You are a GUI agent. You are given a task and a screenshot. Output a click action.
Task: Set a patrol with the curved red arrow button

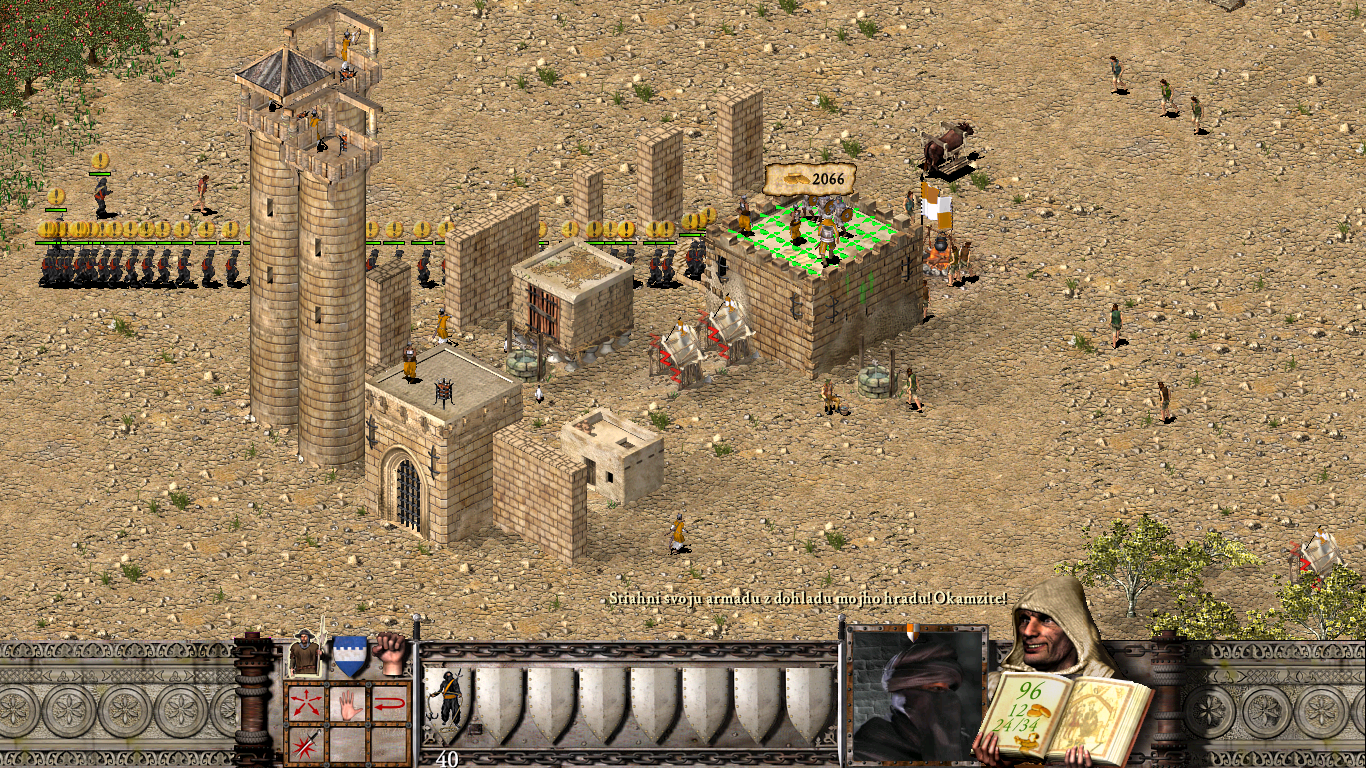(x=390, y=703)
